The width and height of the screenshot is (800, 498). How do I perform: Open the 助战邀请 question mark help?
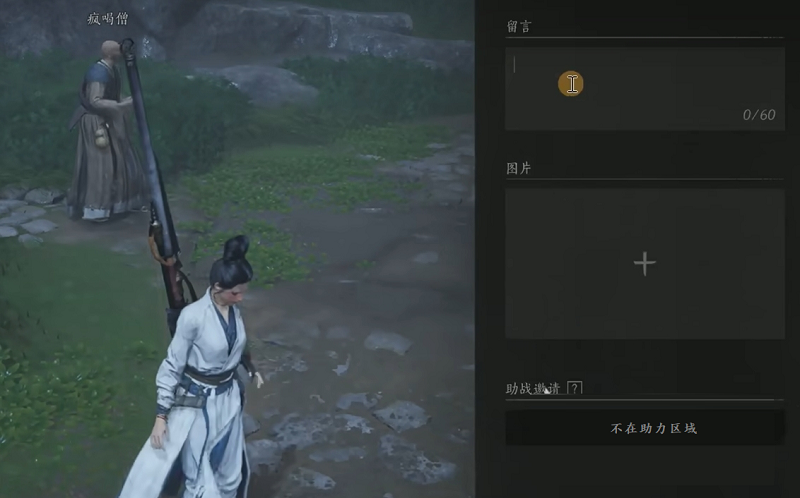[x=574, y=388]
